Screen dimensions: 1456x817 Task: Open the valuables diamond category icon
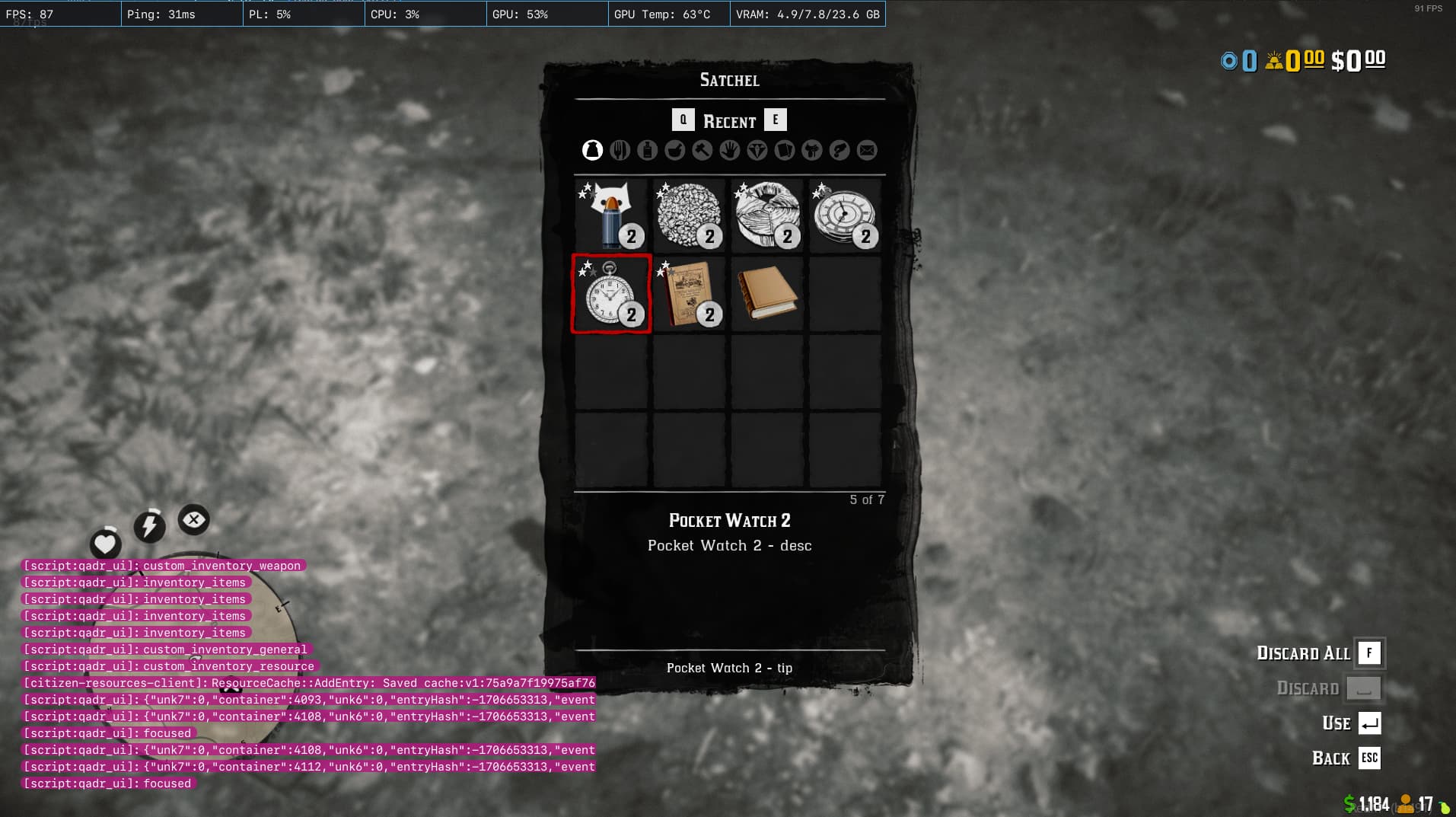[x=757, y=150]
